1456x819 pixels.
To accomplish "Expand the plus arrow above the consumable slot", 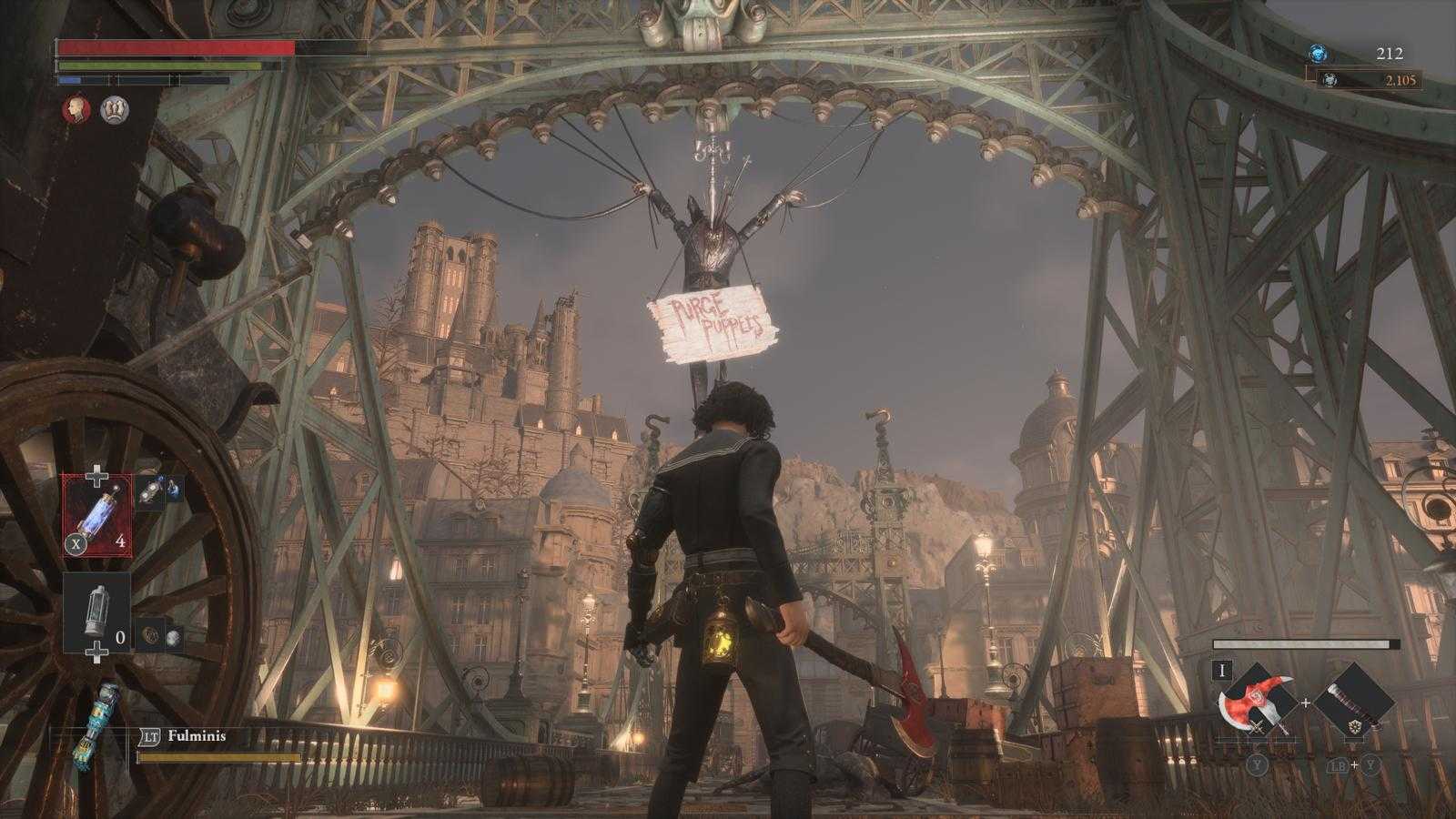I will [x=96, y=472].
